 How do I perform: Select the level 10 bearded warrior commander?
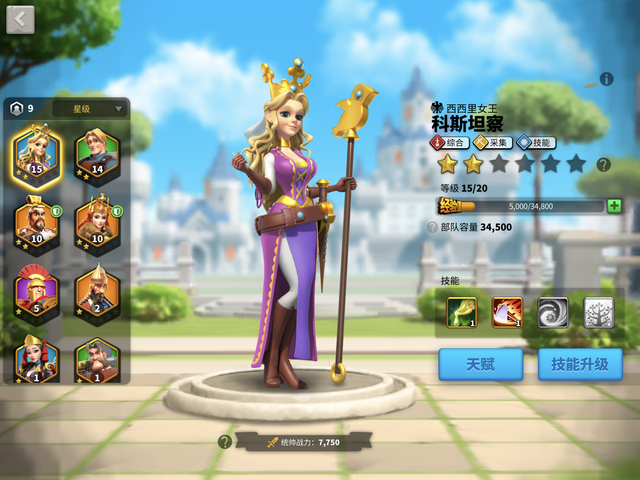coord(36,225)
